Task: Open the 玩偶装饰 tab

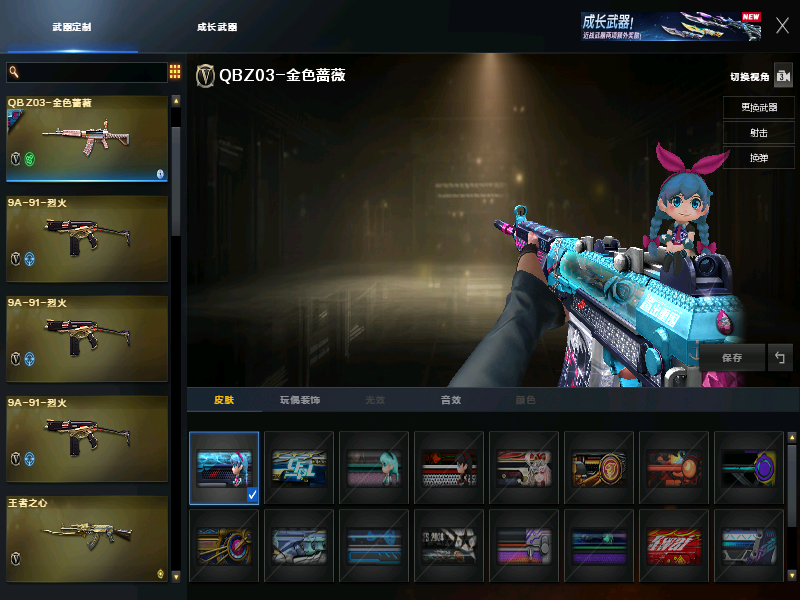Action: 299,400
